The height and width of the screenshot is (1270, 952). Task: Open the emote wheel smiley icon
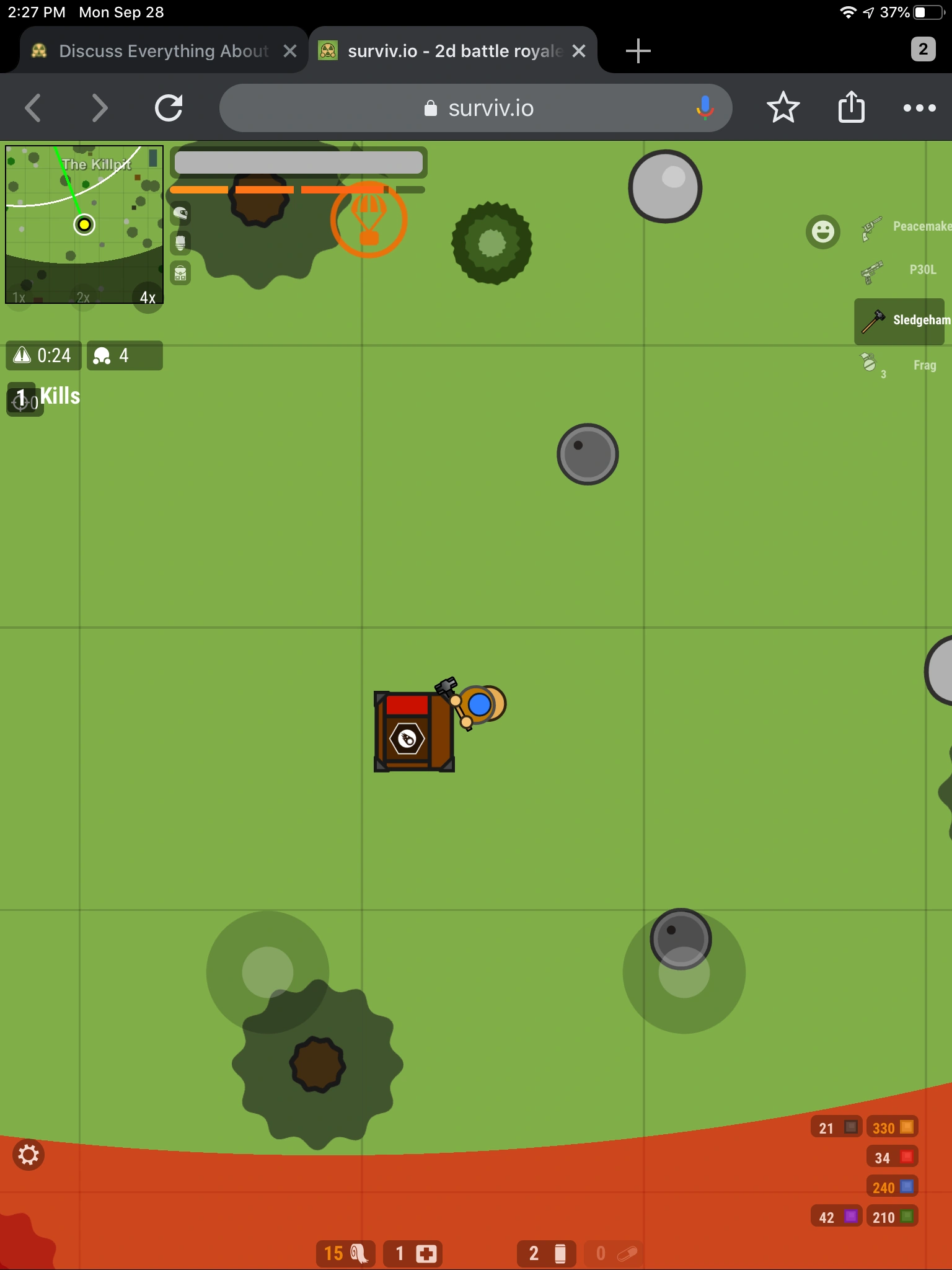(823, 231)
